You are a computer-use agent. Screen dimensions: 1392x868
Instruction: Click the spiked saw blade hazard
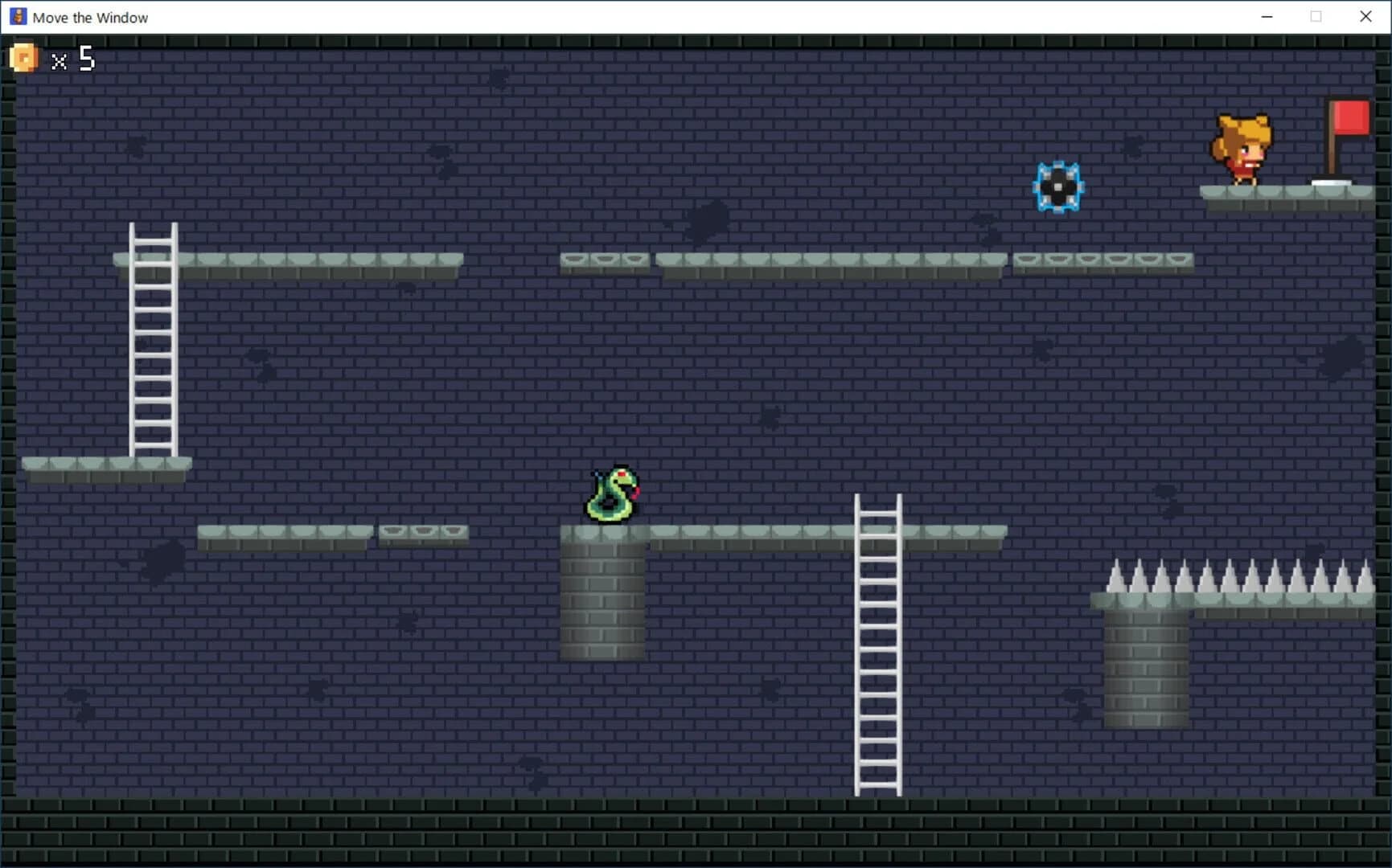coord(1060,186)
